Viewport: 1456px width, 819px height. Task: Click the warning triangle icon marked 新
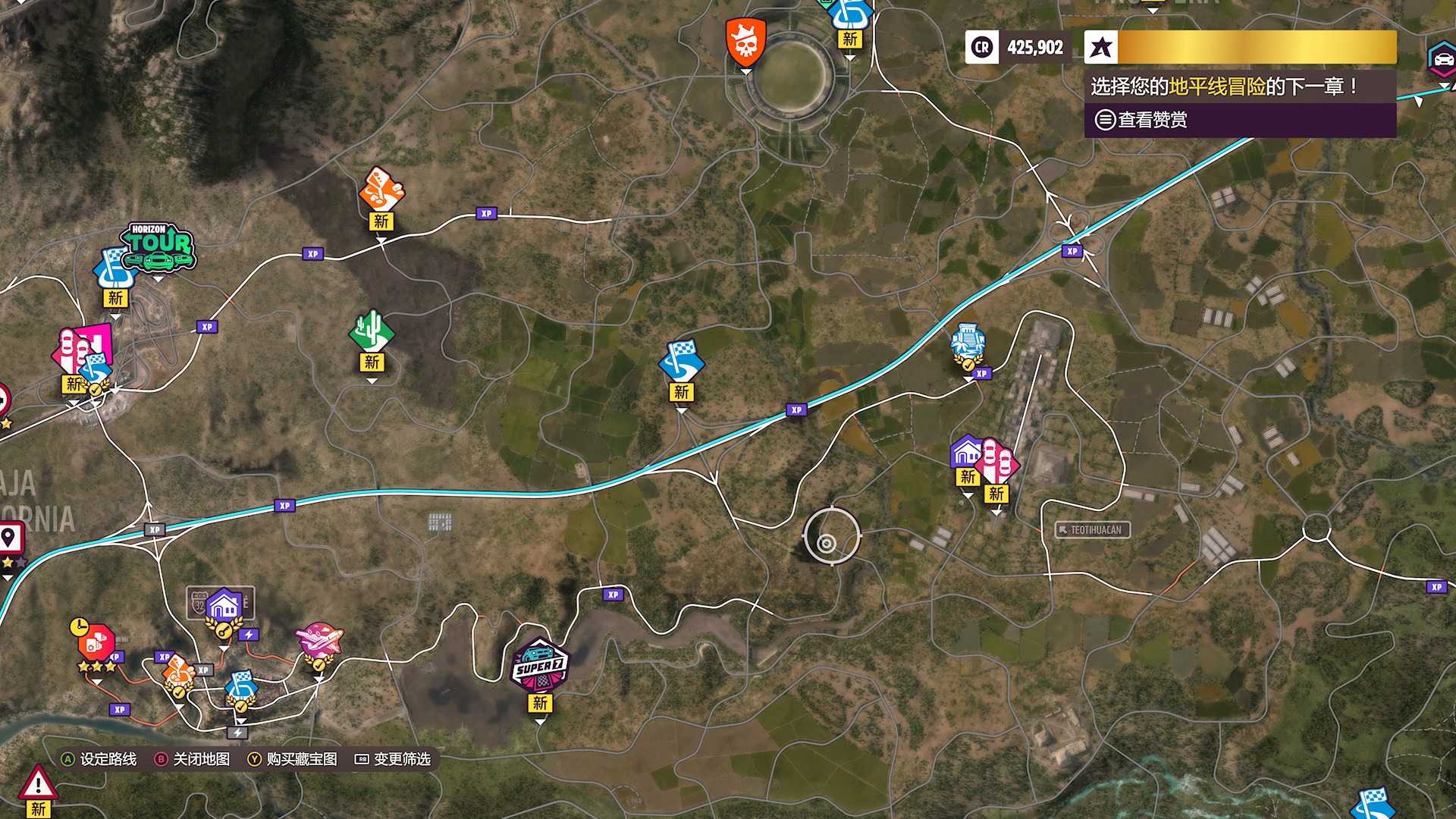point(38,781)
